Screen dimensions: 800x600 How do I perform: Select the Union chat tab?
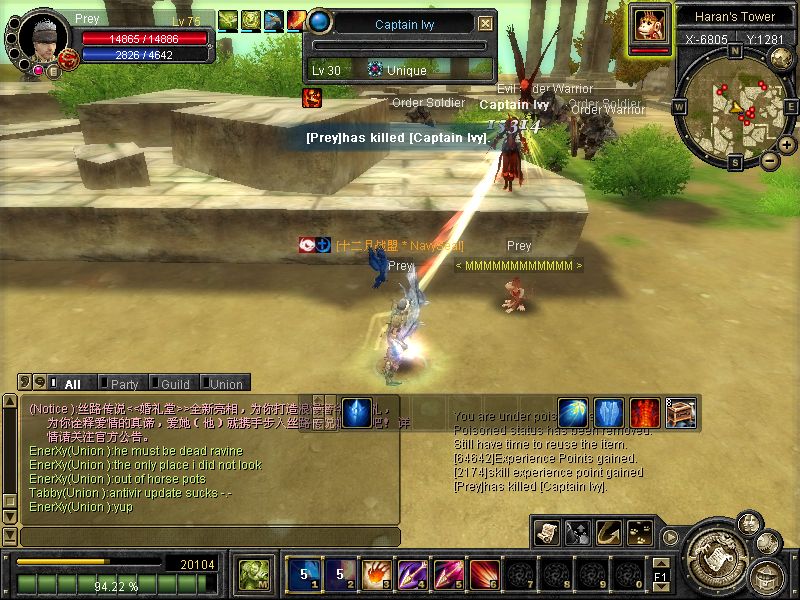[226, 384]
